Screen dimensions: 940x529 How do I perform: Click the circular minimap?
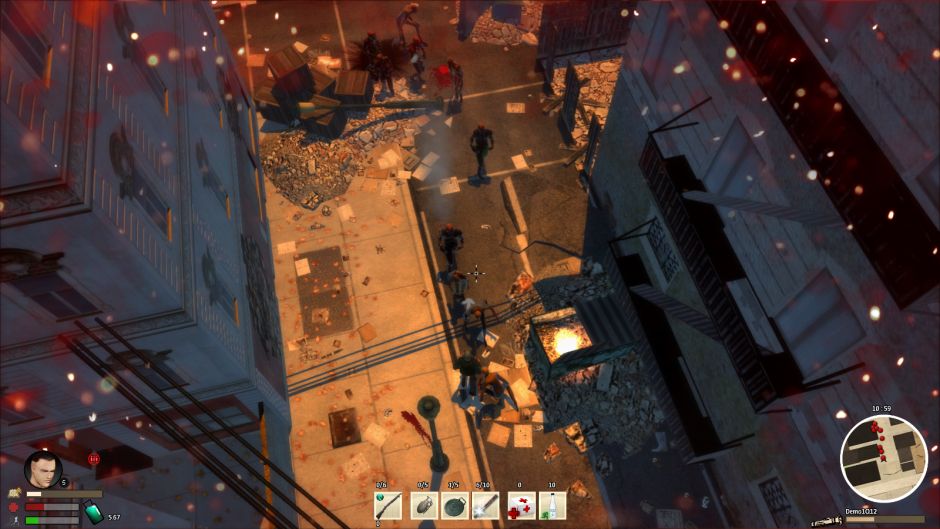click(884, 459)
